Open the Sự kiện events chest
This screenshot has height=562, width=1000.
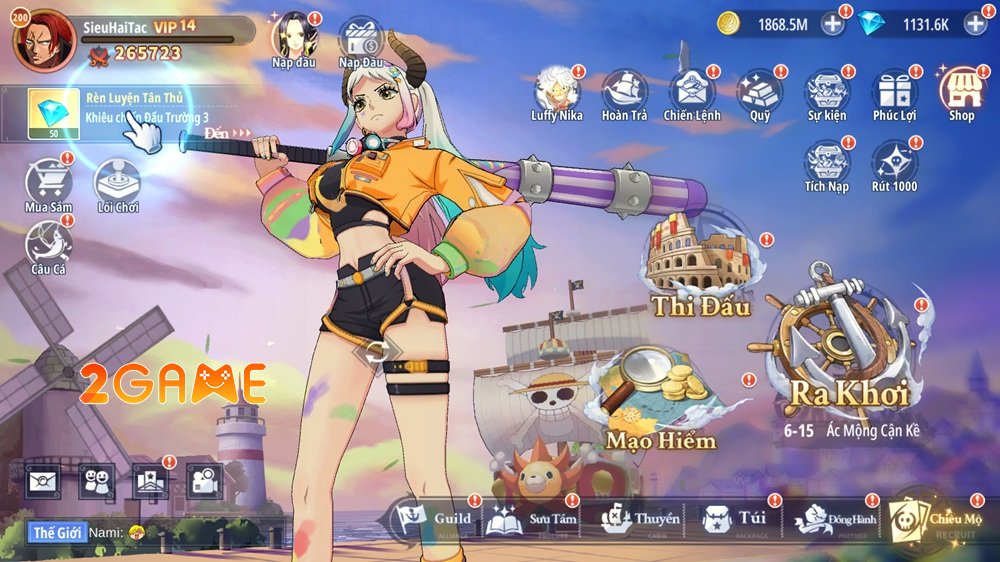click(x=826, y=91)
